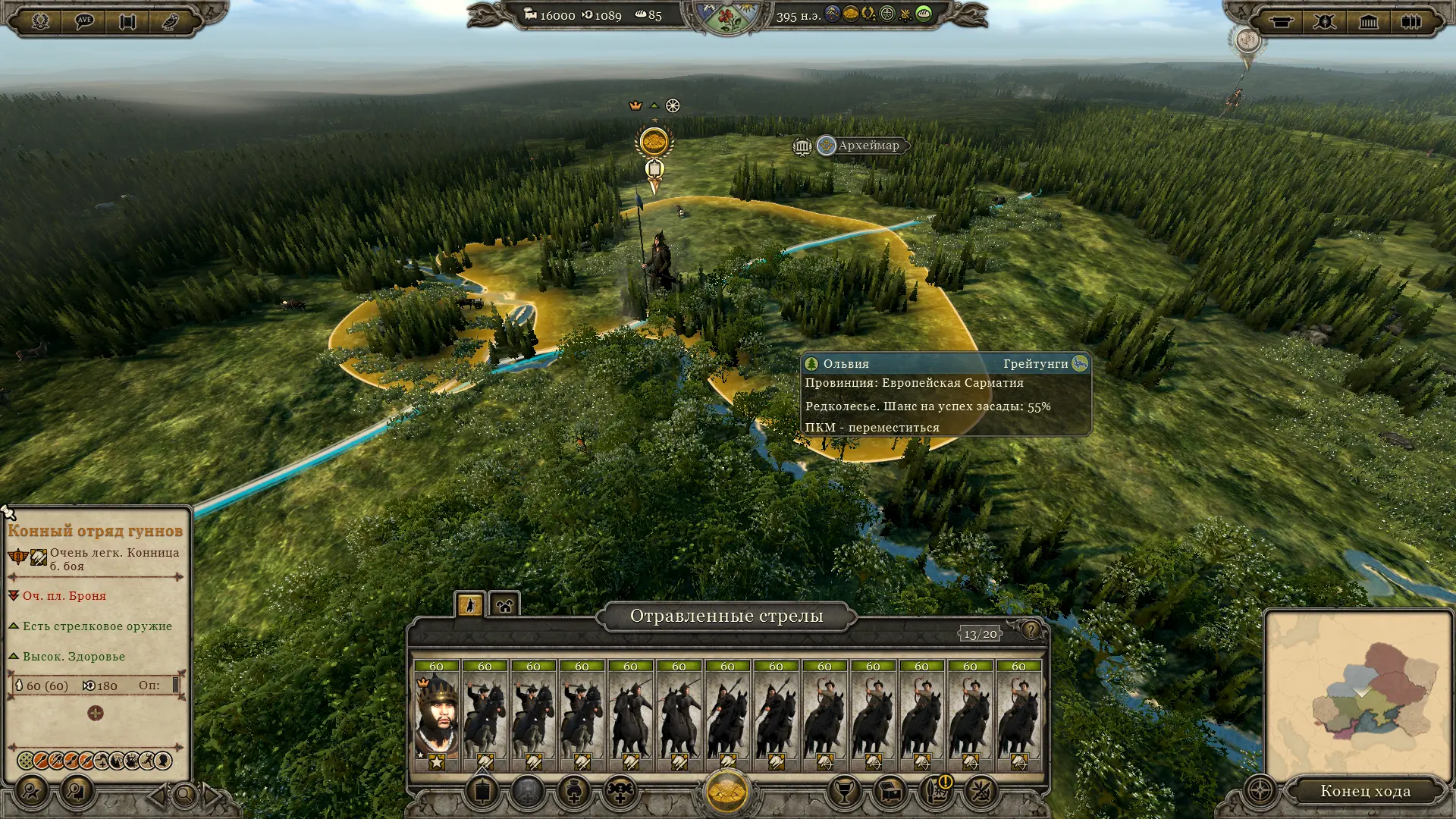The image size is (1456, 819).
Task: Open the treasure chest button below the army
Action: coord(890,792)
